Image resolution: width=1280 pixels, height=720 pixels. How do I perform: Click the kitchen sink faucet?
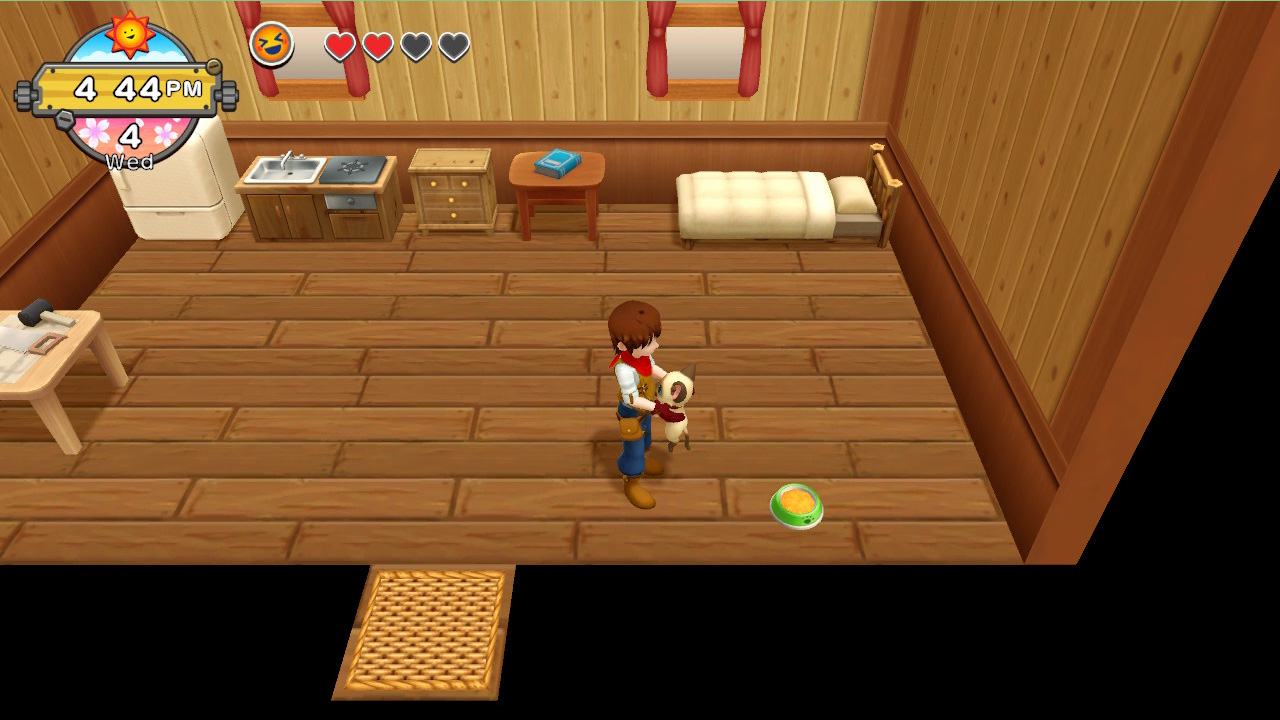point(289,158)
